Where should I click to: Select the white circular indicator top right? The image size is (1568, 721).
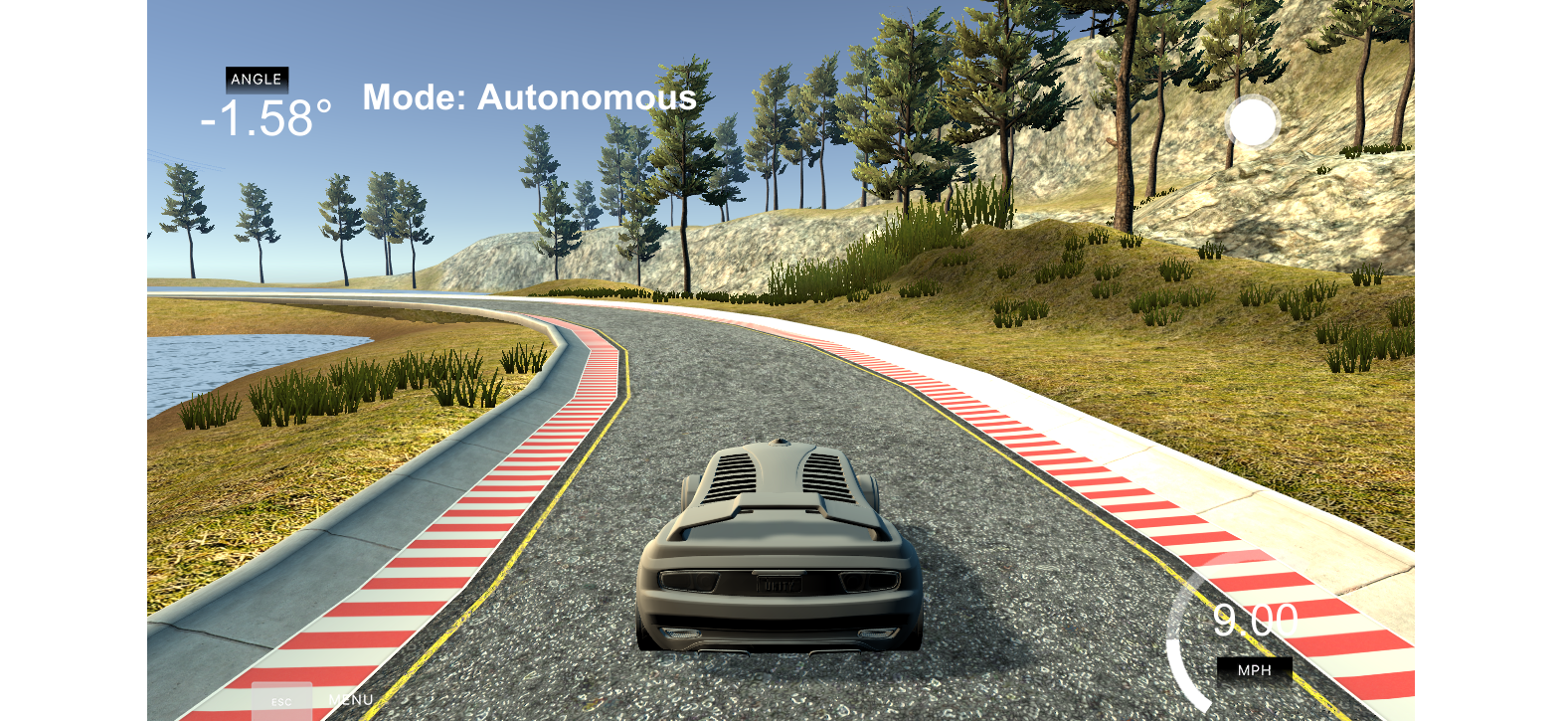[x=1253, y=121]
